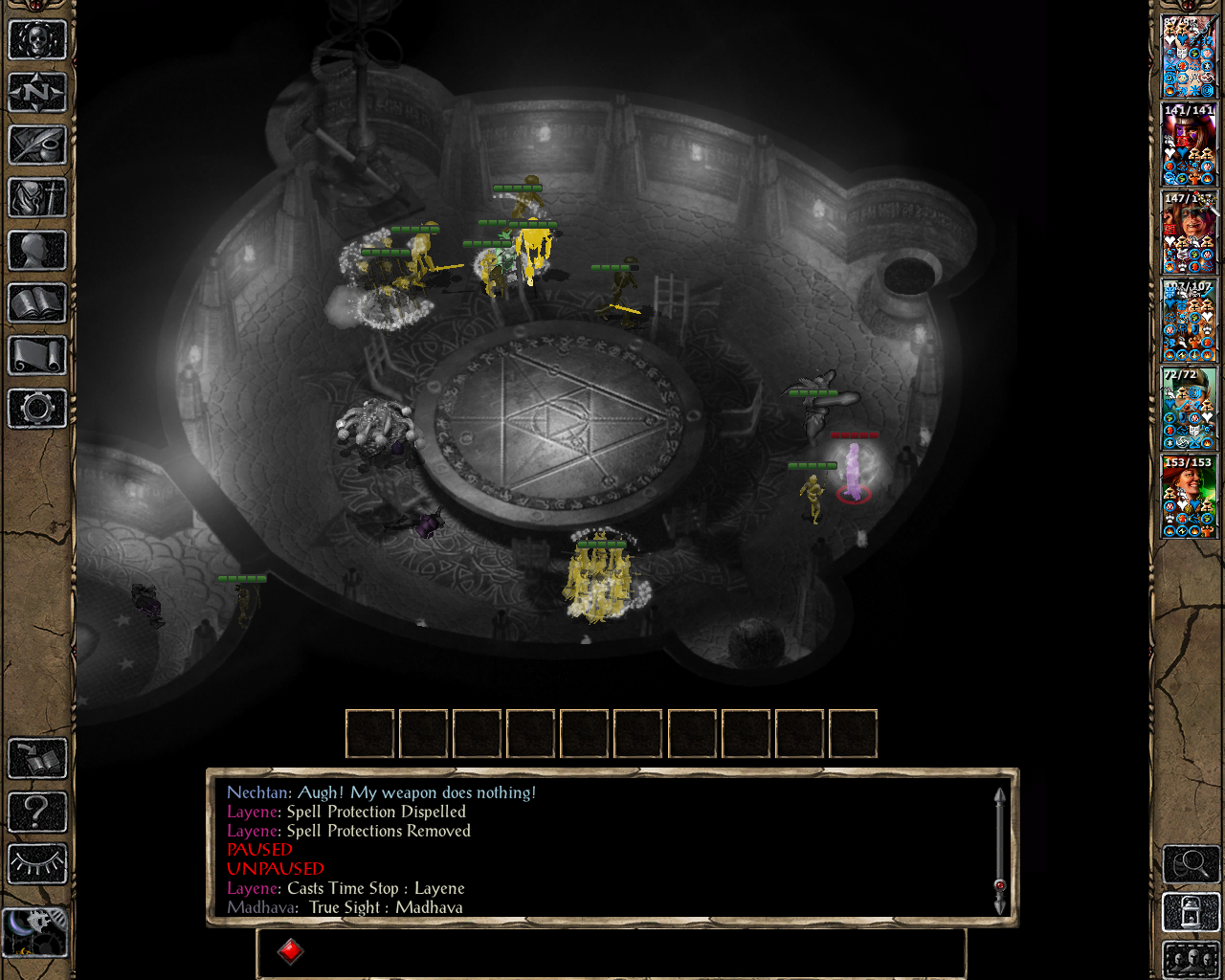Click the question mark help button

point(37,812)
